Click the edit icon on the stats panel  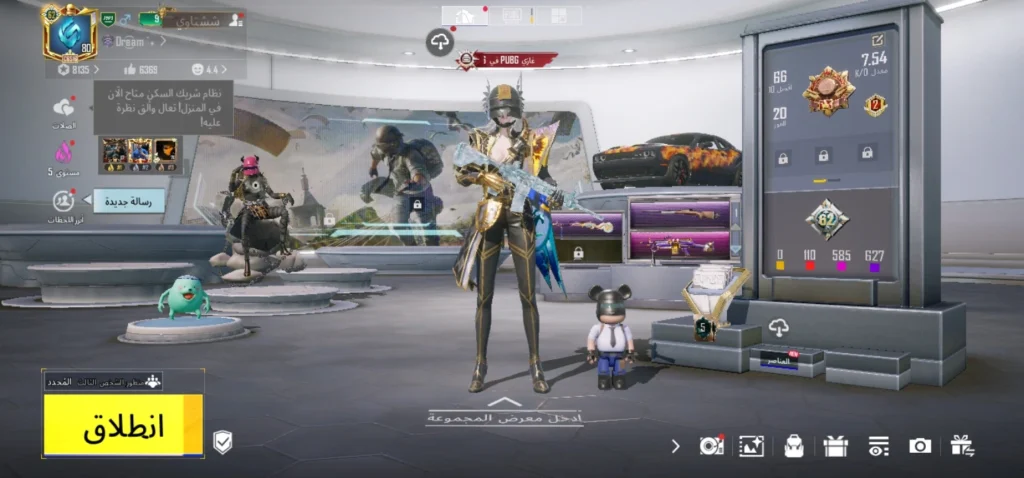(x=878, y=40)
